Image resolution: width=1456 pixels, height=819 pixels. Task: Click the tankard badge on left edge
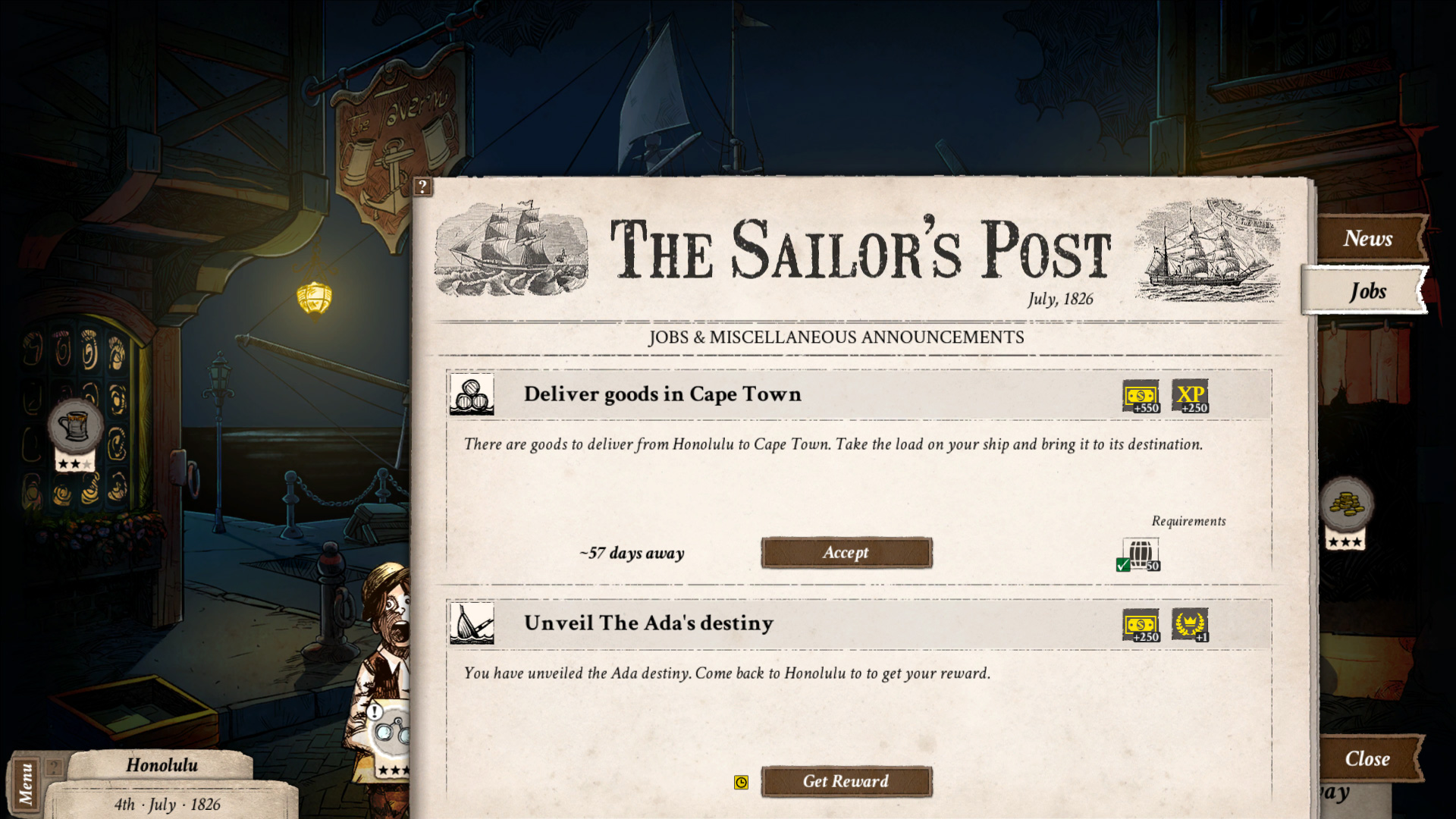click(74, 425)
